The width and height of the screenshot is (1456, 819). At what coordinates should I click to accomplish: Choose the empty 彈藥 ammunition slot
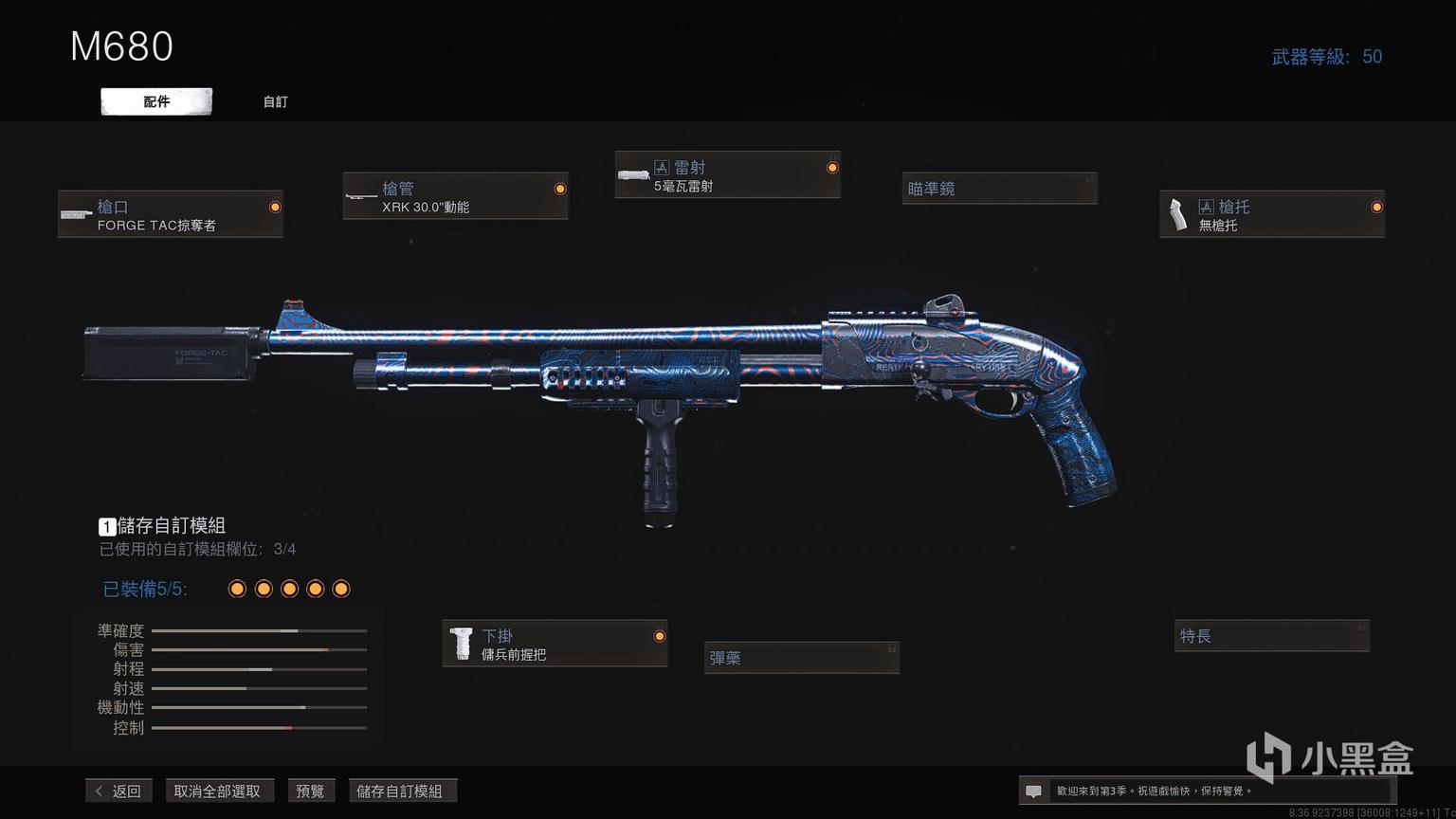801,657
